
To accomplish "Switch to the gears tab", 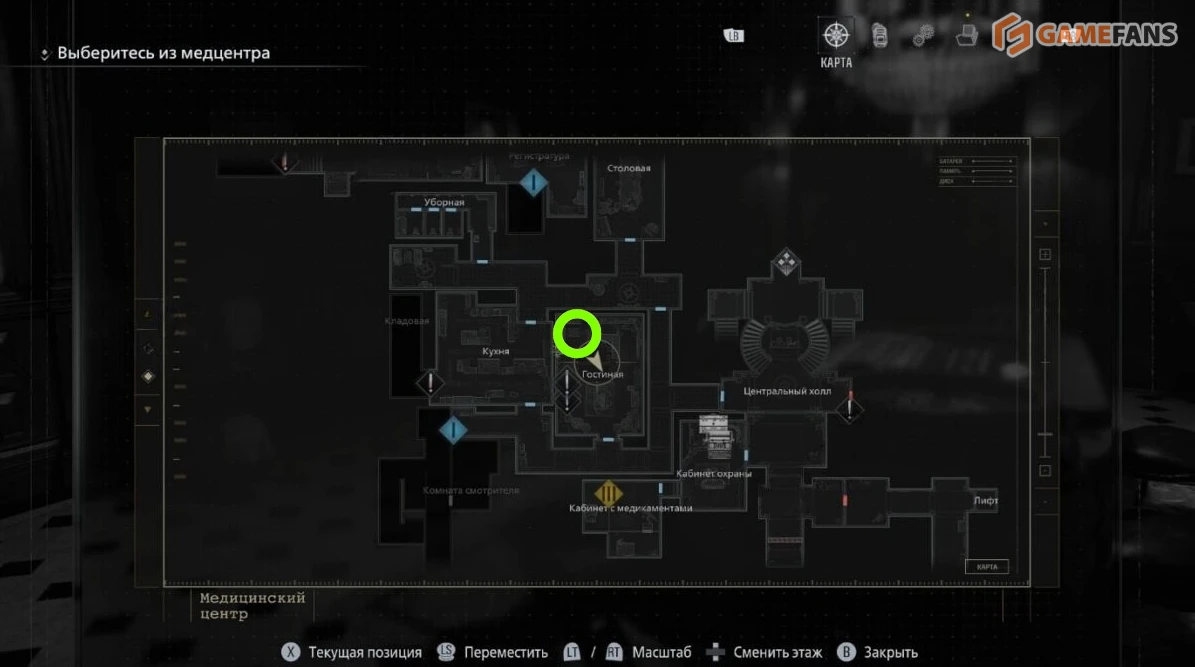I will click(x=923, y=36).
